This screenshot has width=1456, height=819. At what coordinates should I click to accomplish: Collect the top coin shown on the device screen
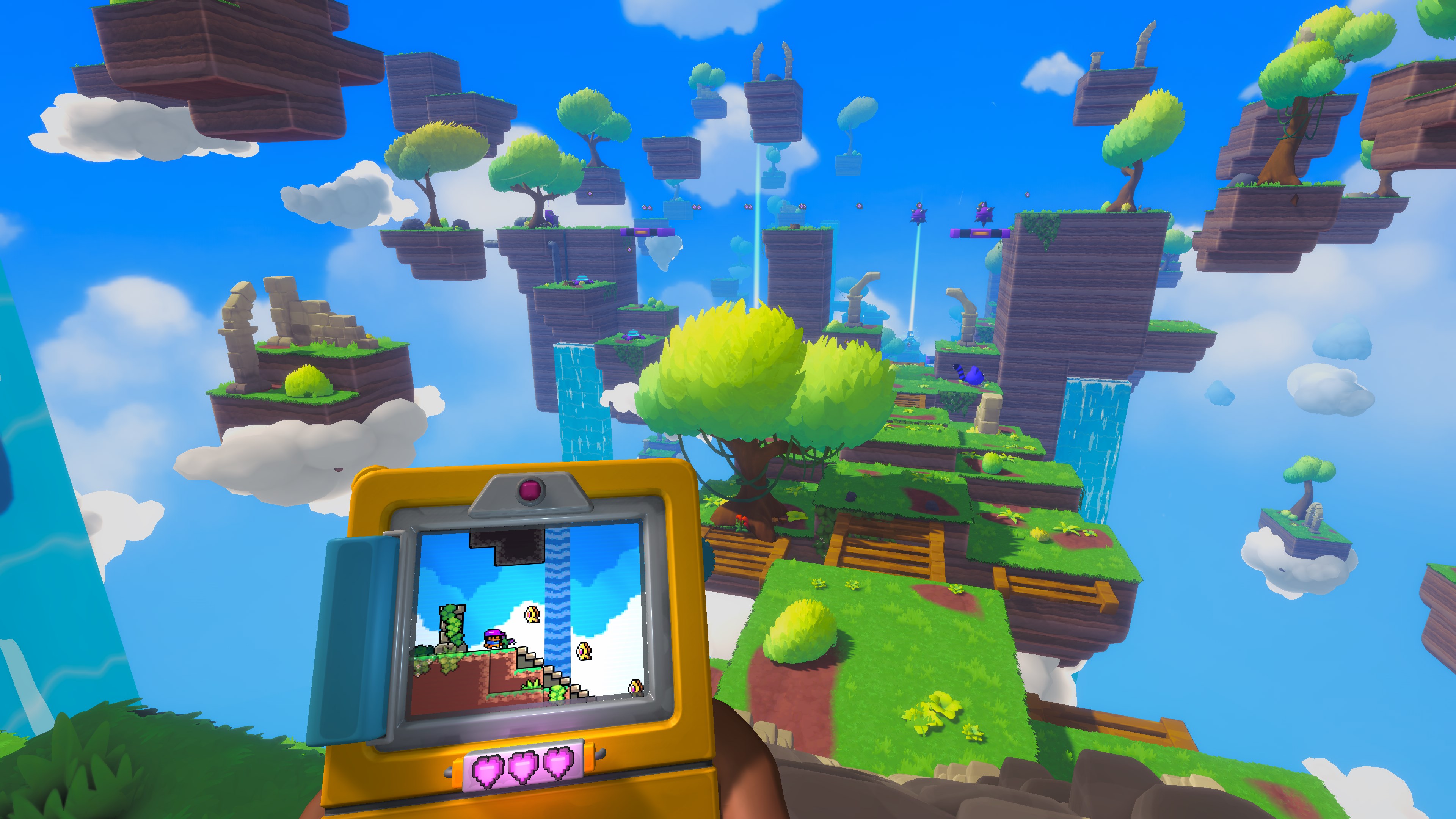[532, 614]
